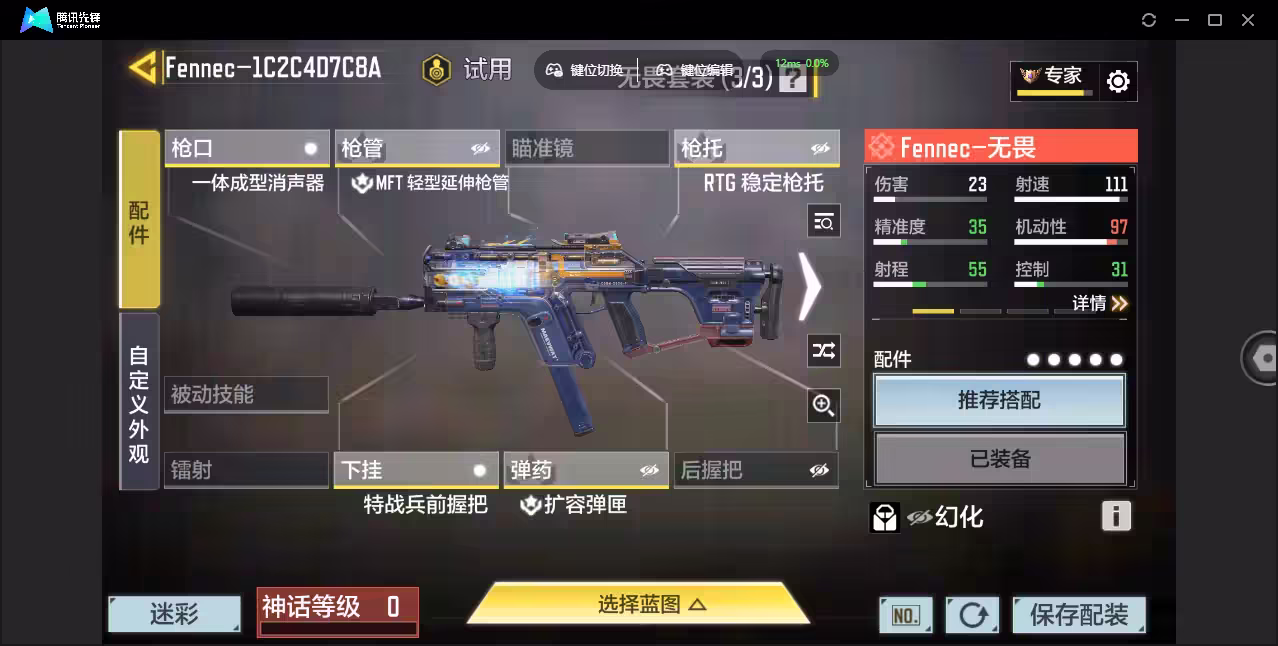Image resolution: width=1278 pixels, height=646 pixels.
Task: Randomize attachments with the shuffle icon
Action: coord(823,350)
